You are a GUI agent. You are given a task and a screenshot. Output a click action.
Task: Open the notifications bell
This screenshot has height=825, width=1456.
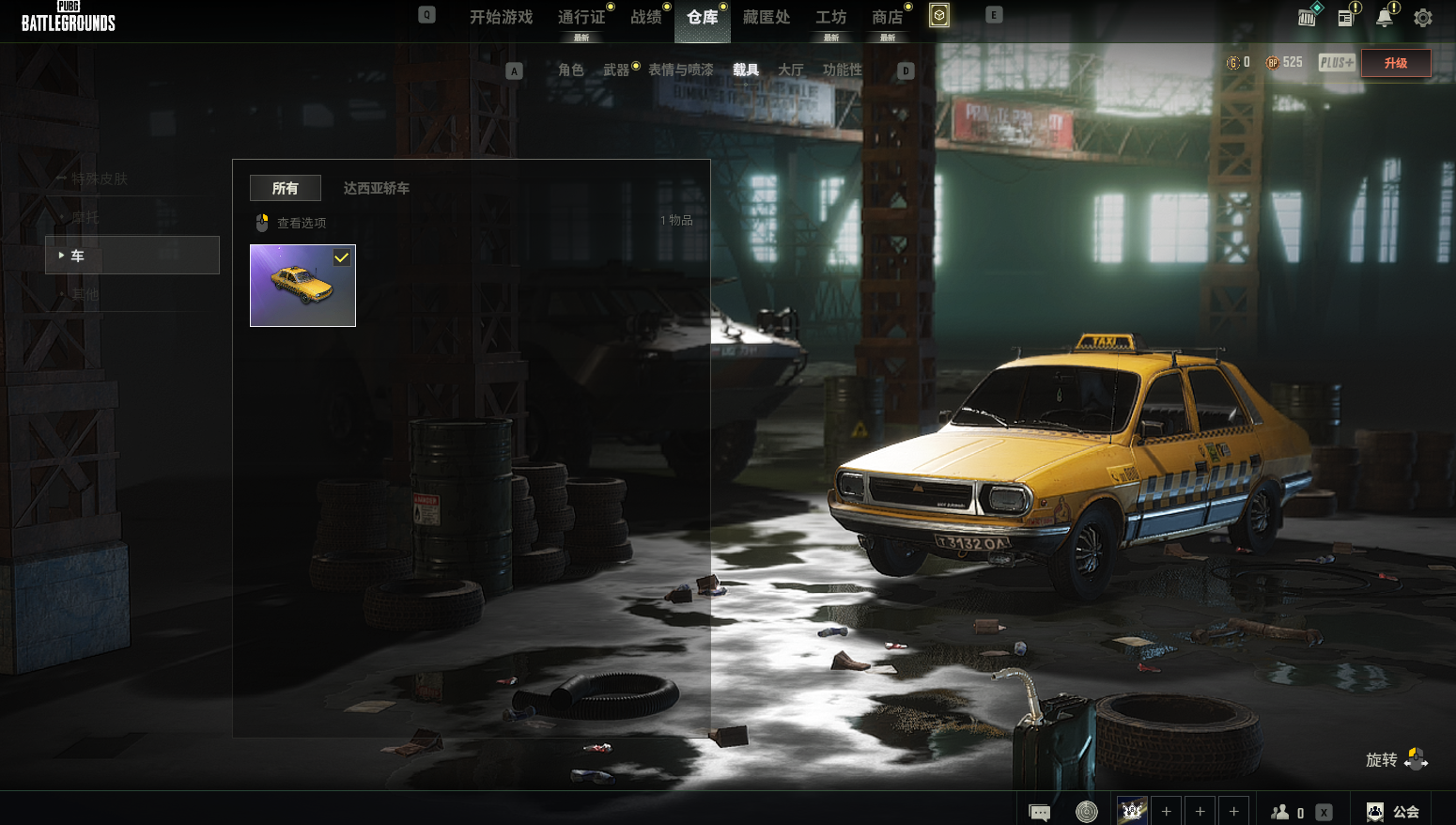point(1385,18)
